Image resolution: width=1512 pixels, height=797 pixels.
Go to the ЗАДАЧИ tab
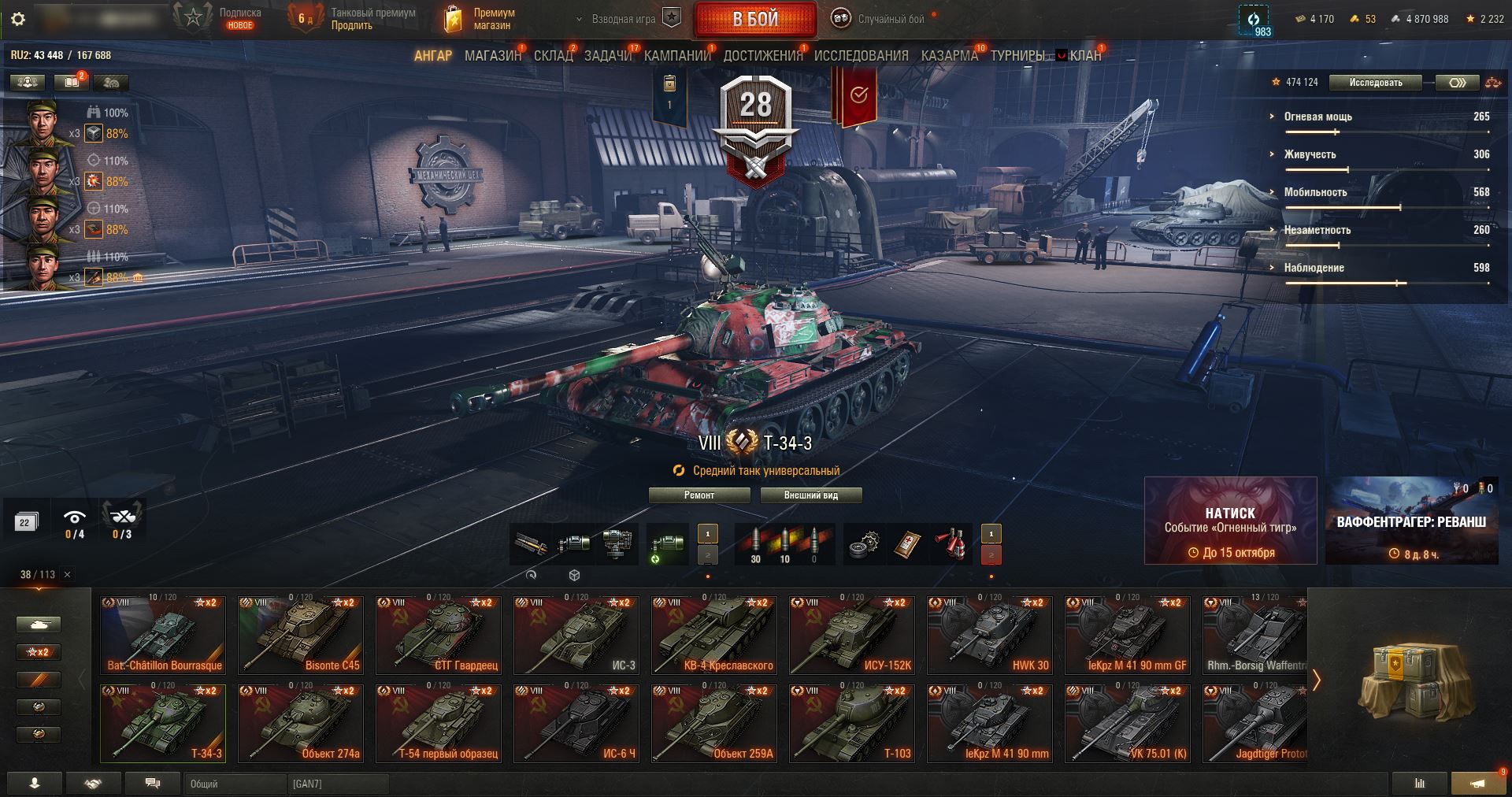point(608,56)
